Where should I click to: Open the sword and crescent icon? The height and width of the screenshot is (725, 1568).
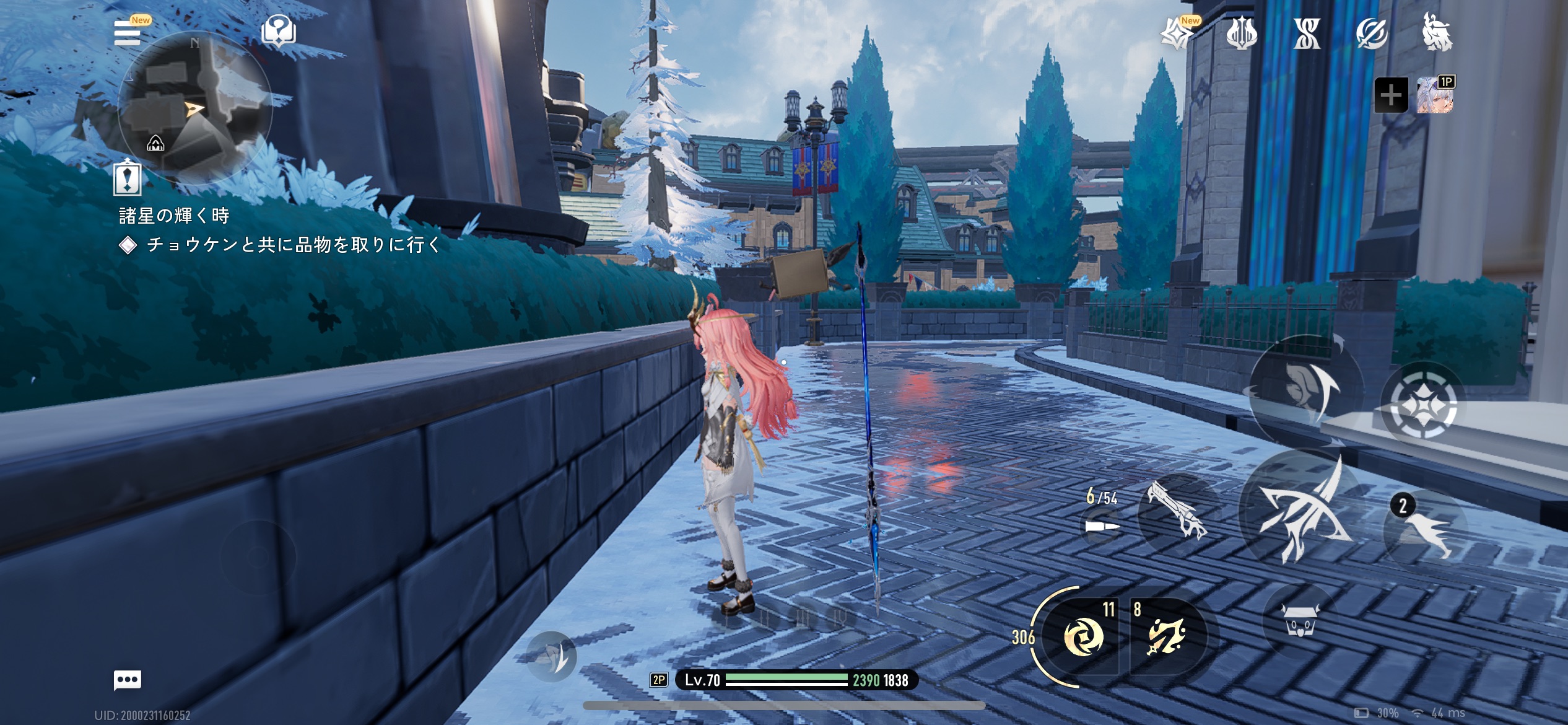1371,33
